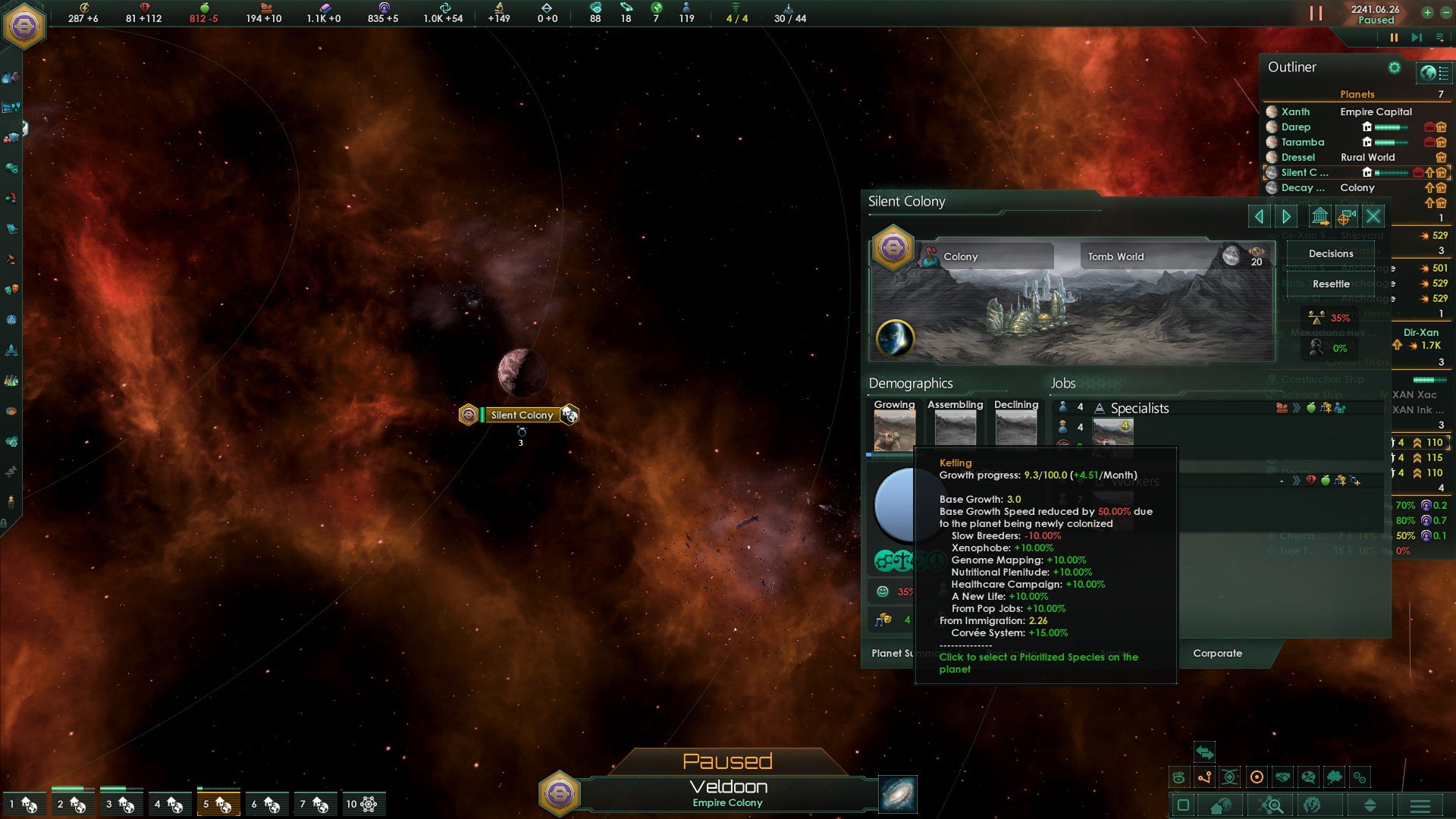Click the Colony designation field
This screenshot has width=1456, height=819.
point(986,256)
